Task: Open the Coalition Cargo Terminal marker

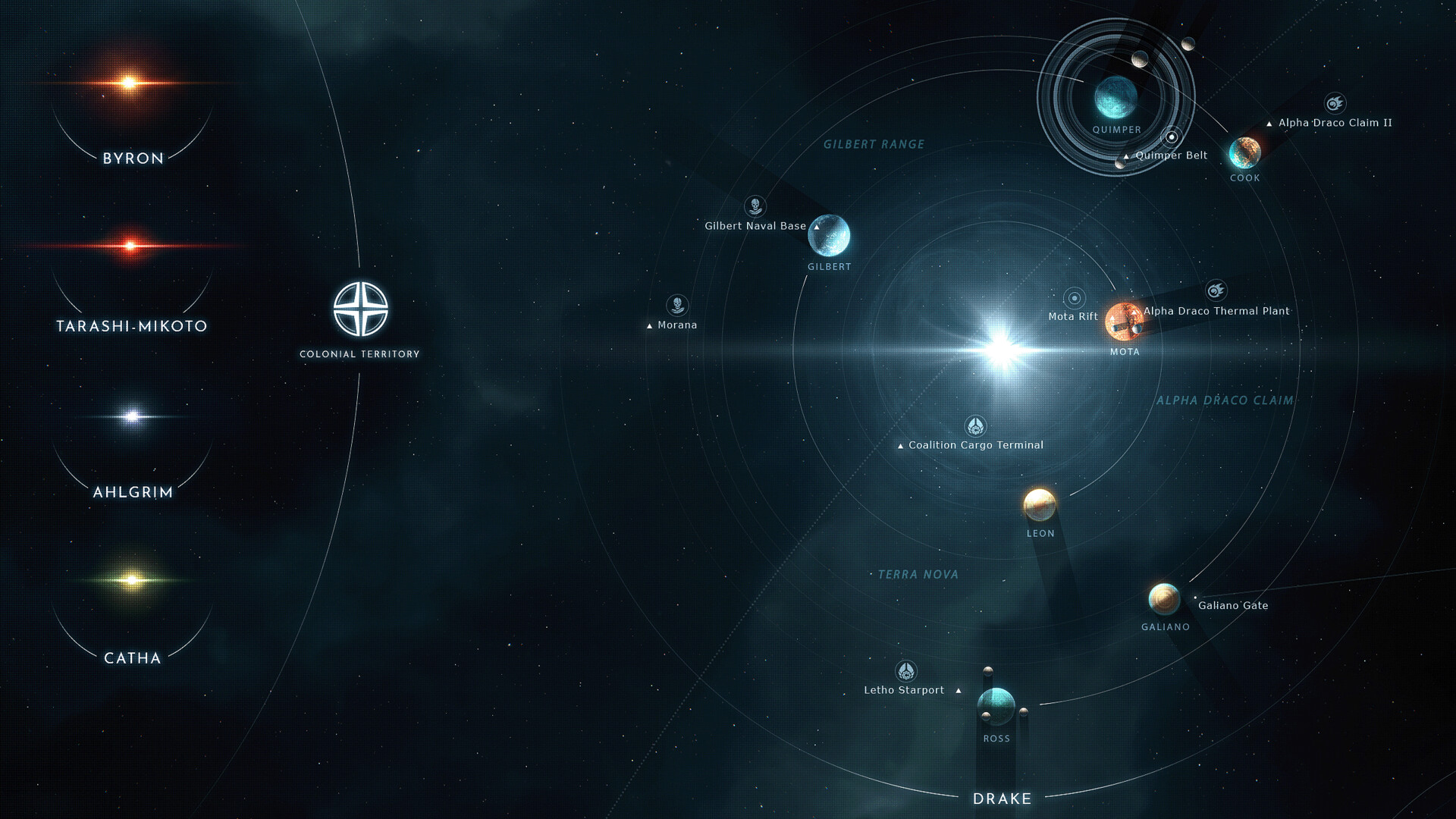Action: (x=975, y=426)
